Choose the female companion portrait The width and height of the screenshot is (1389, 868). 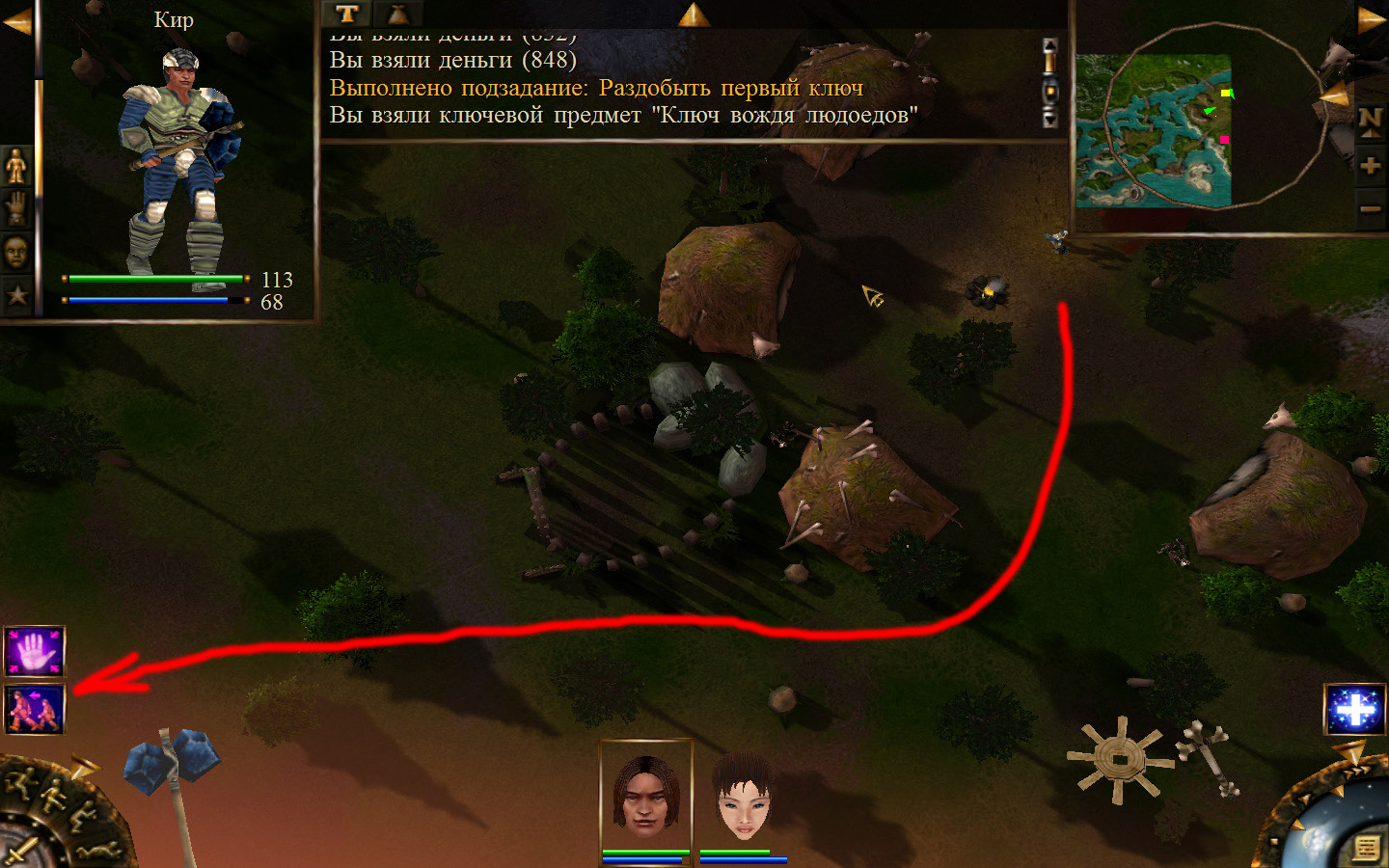[x=743, y=796]
